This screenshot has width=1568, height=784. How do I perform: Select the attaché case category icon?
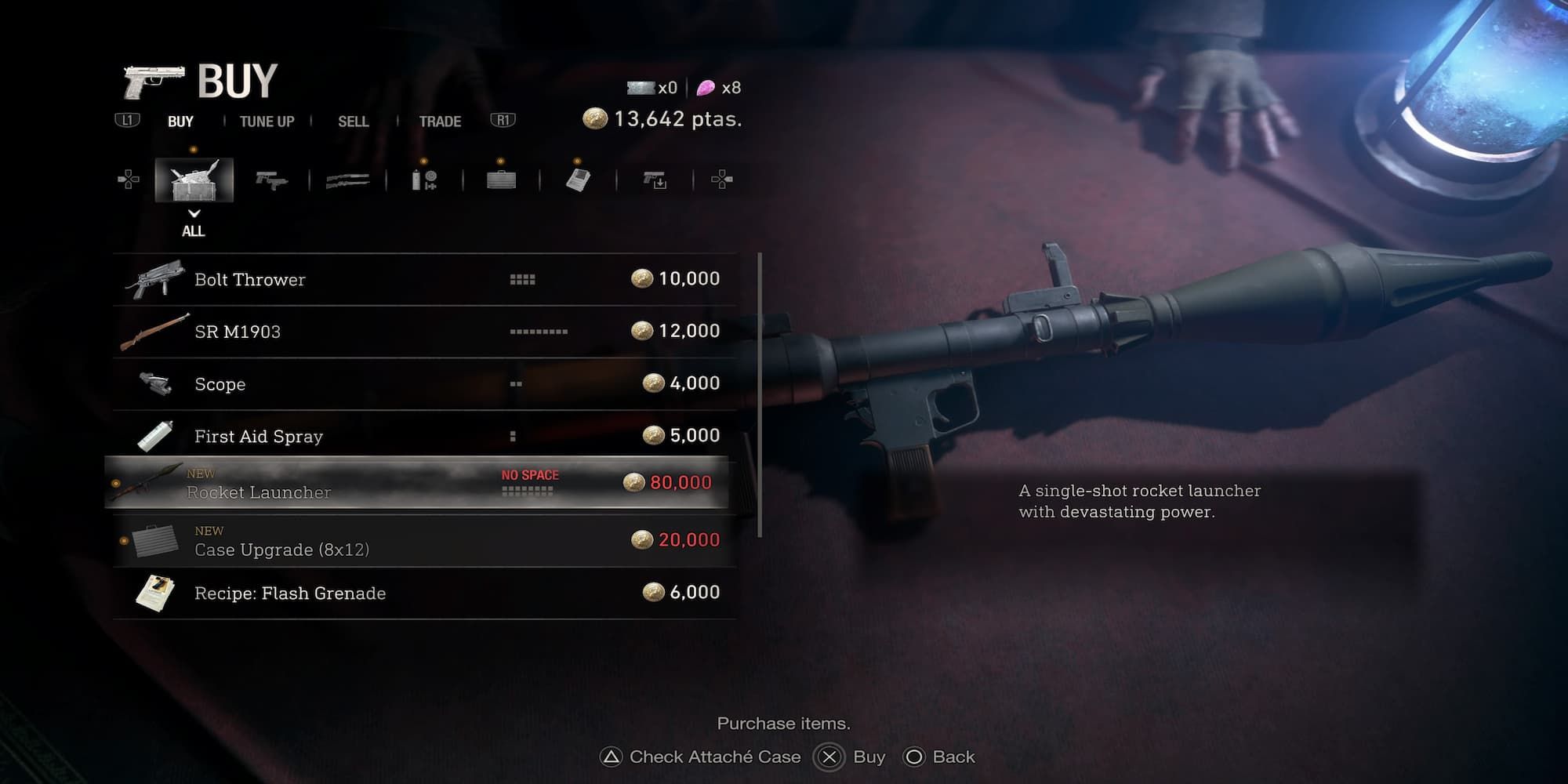pos(500,179)
